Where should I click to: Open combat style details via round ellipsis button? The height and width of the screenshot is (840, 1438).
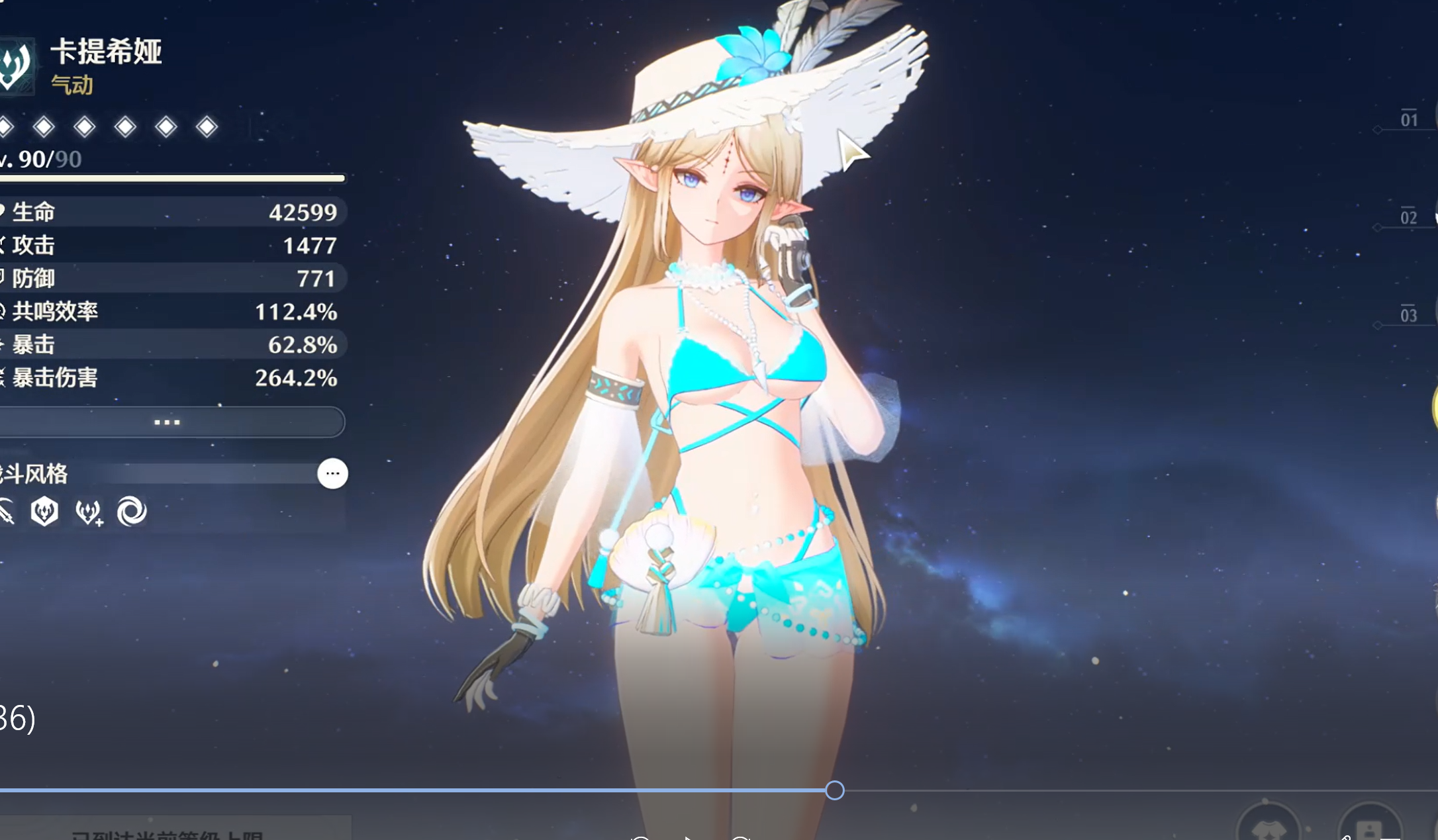pos(332,473)
